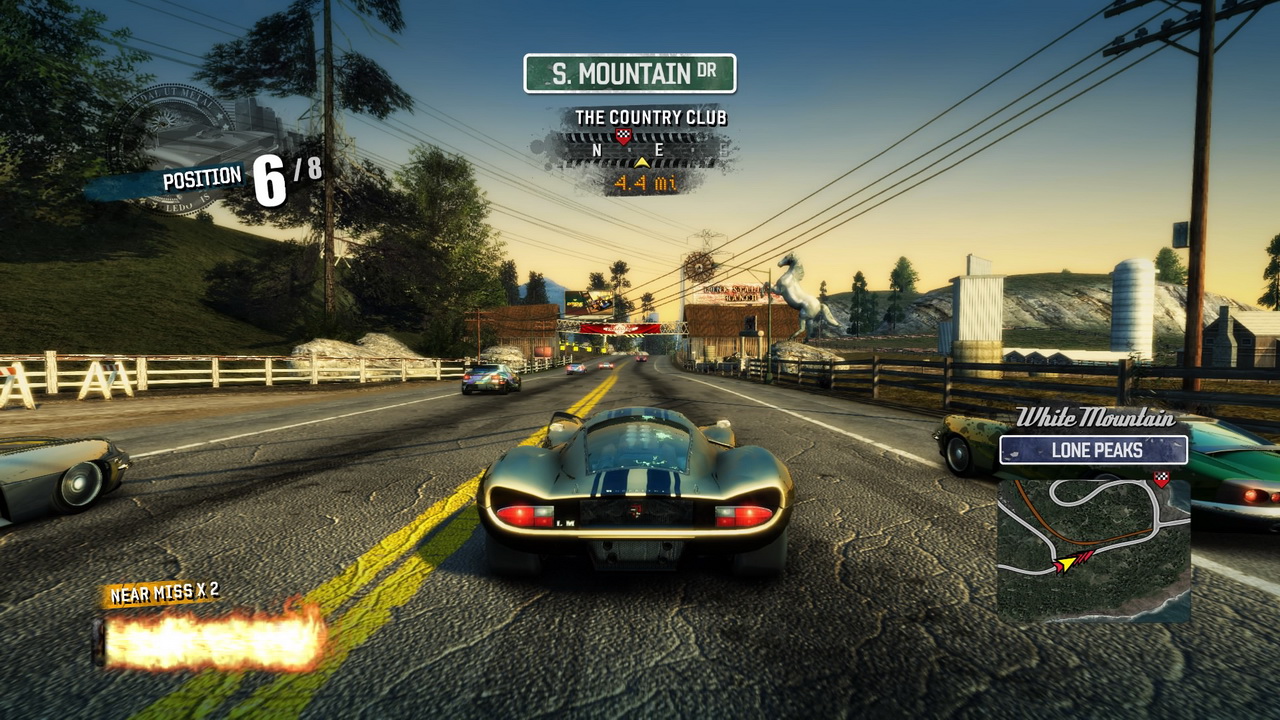This screenshot has width=1280, height=720.
Task: Click the checkered flag marker on compass
Action: point(624,136)
